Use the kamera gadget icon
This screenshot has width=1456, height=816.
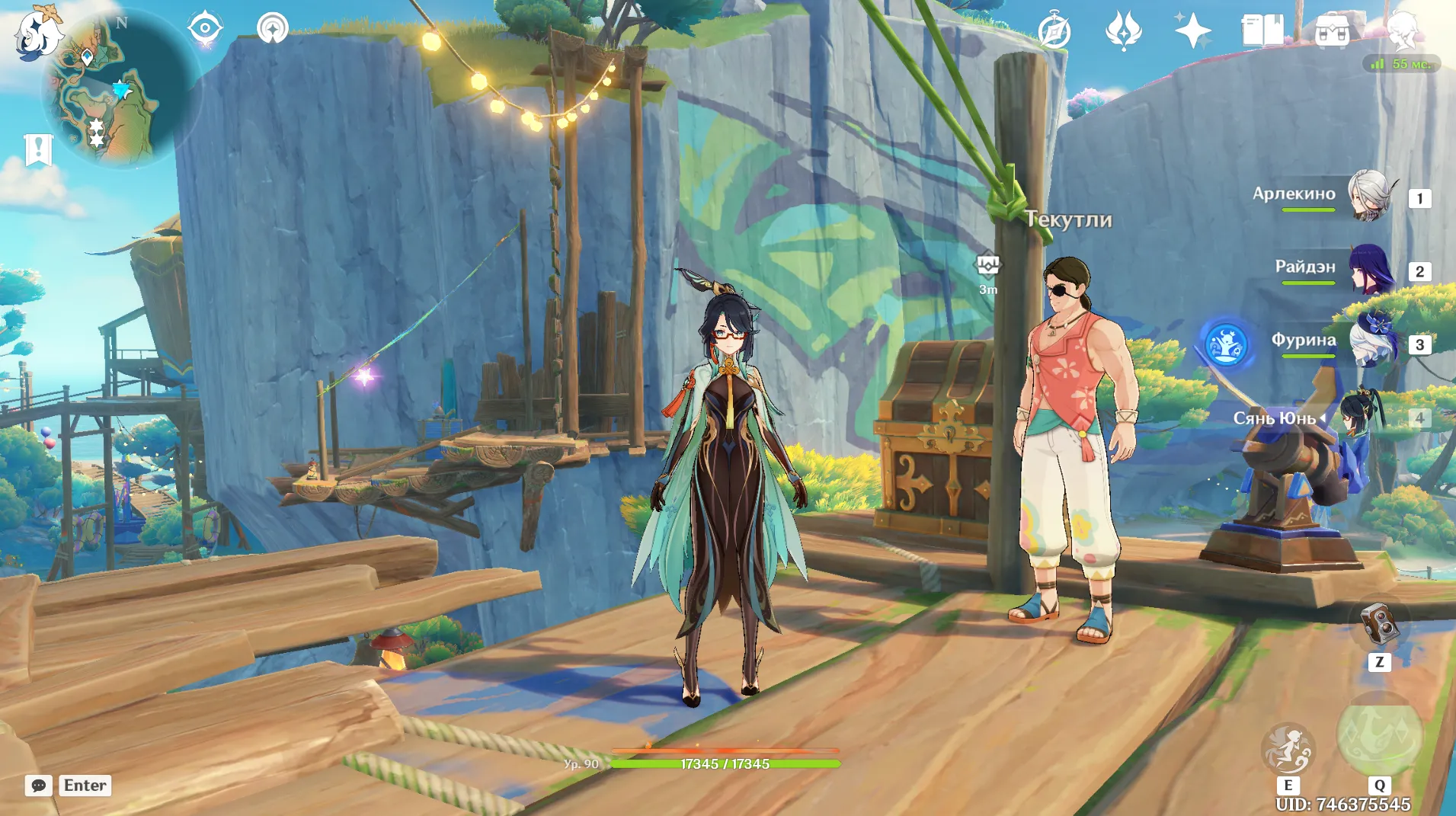coord(1379,623)
